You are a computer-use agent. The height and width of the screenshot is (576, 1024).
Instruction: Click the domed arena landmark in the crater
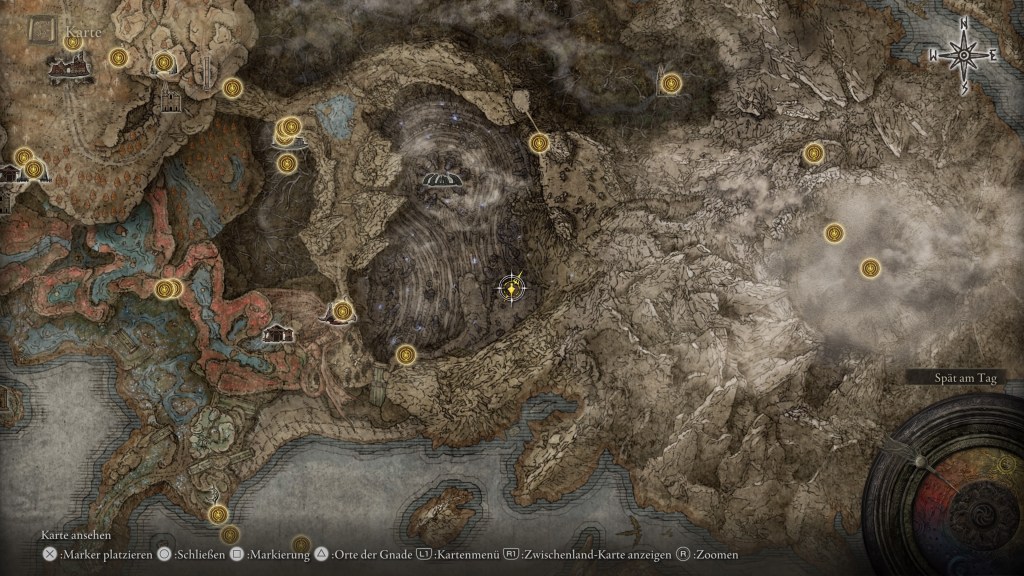(443, 180)
